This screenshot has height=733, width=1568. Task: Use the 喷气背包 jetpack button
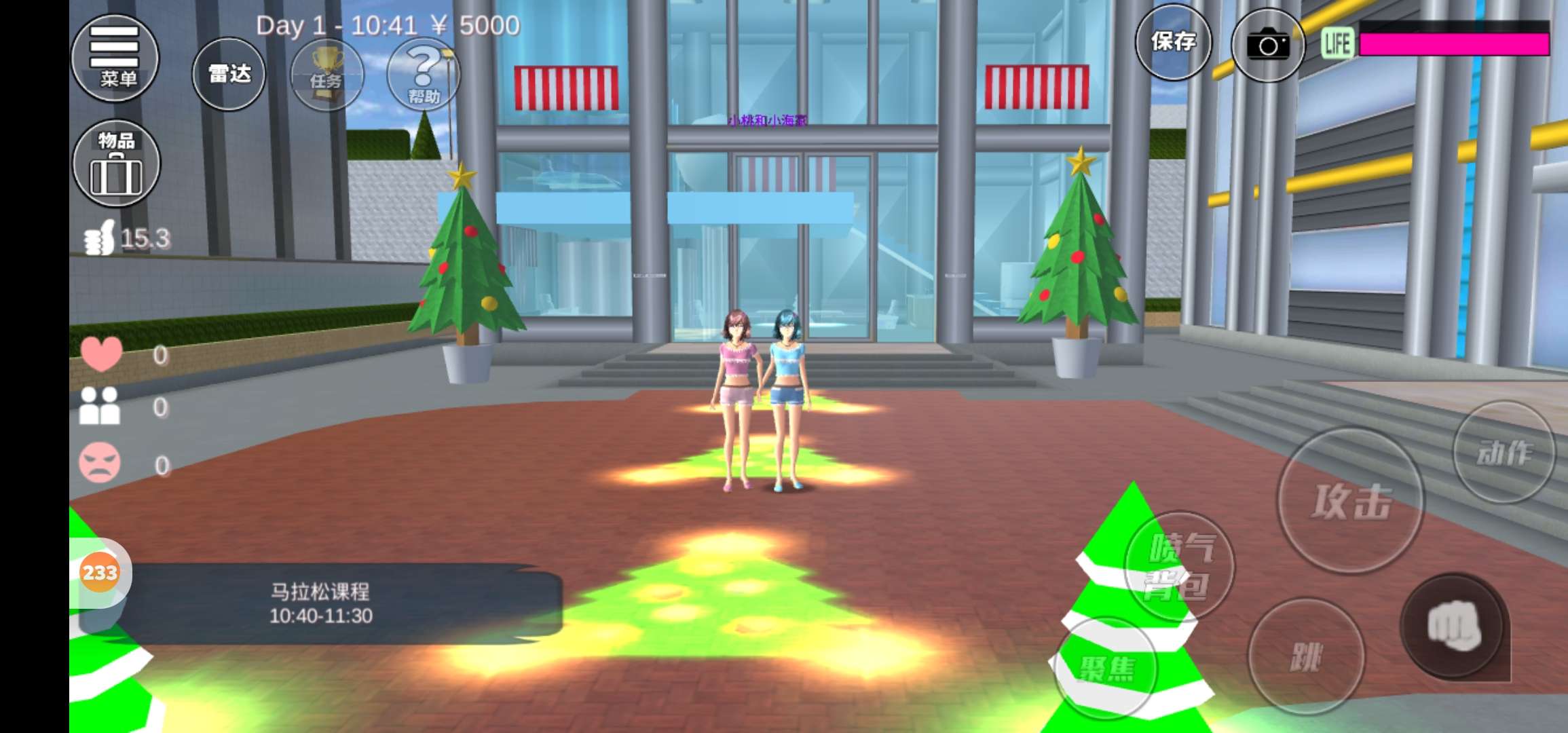pos(1179,566)
